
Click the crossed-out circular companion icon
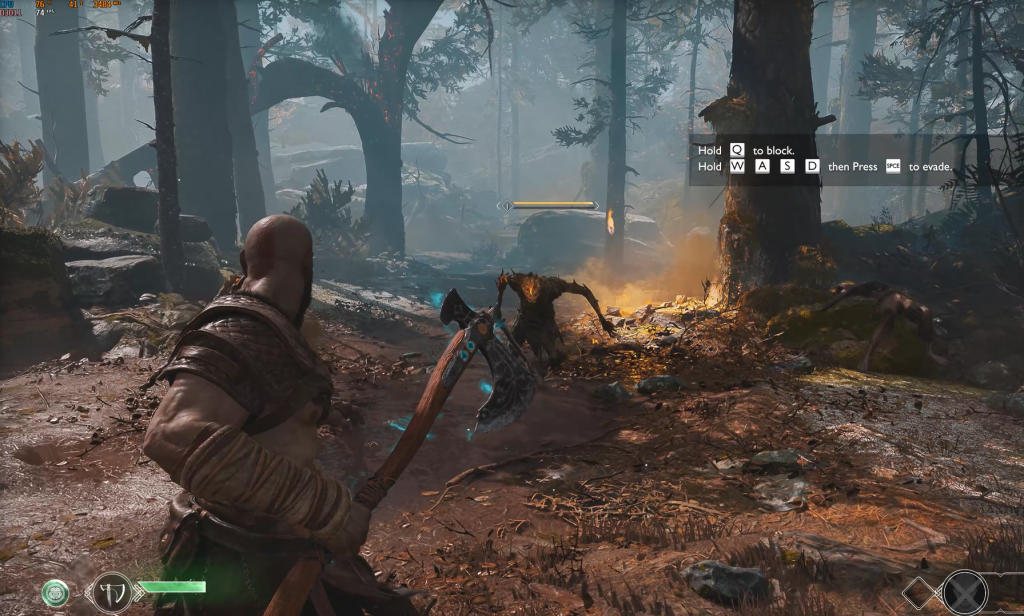tap(965, 591)
